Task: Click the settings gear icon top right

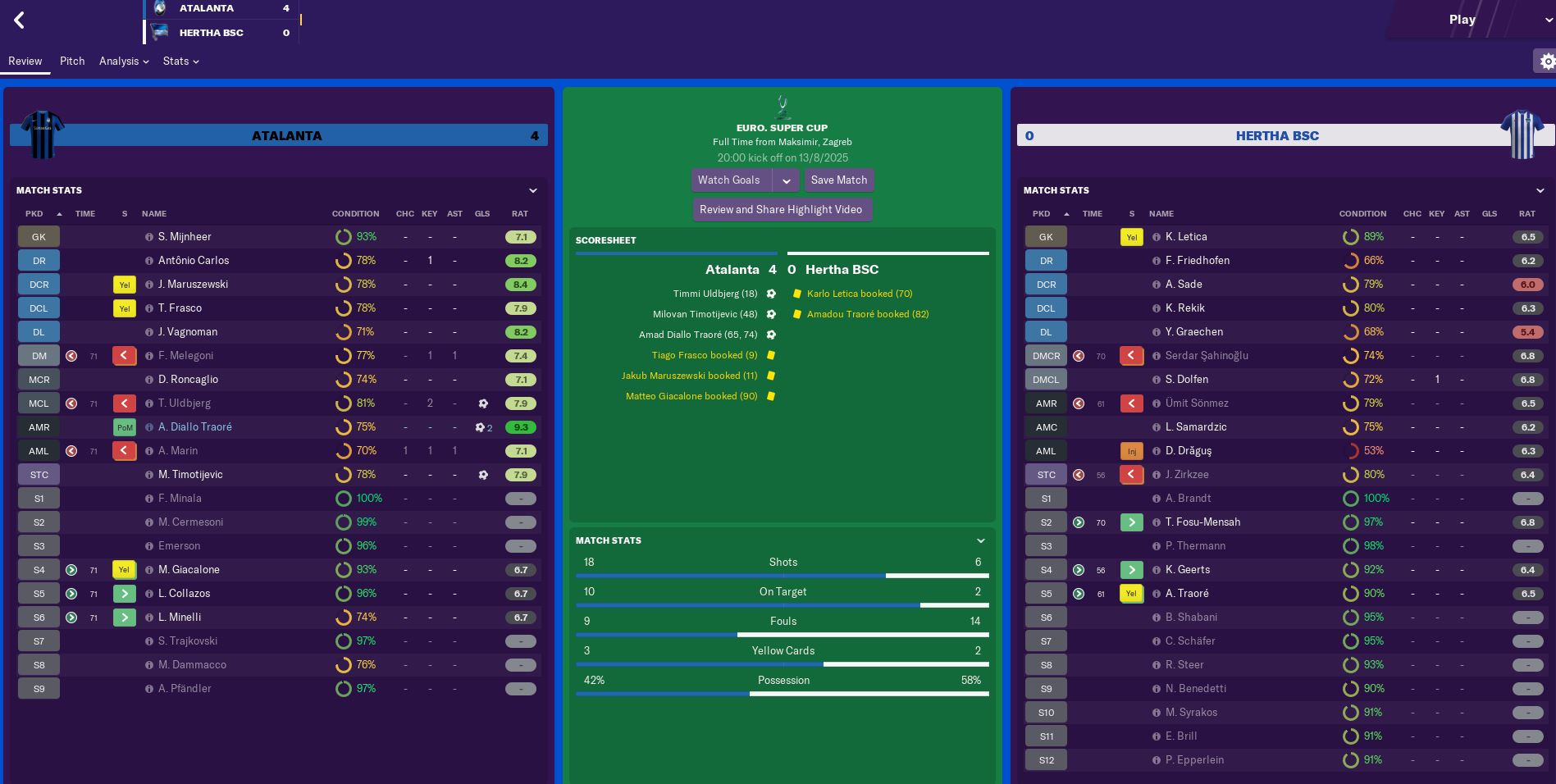Action: tap(1547, 61)
